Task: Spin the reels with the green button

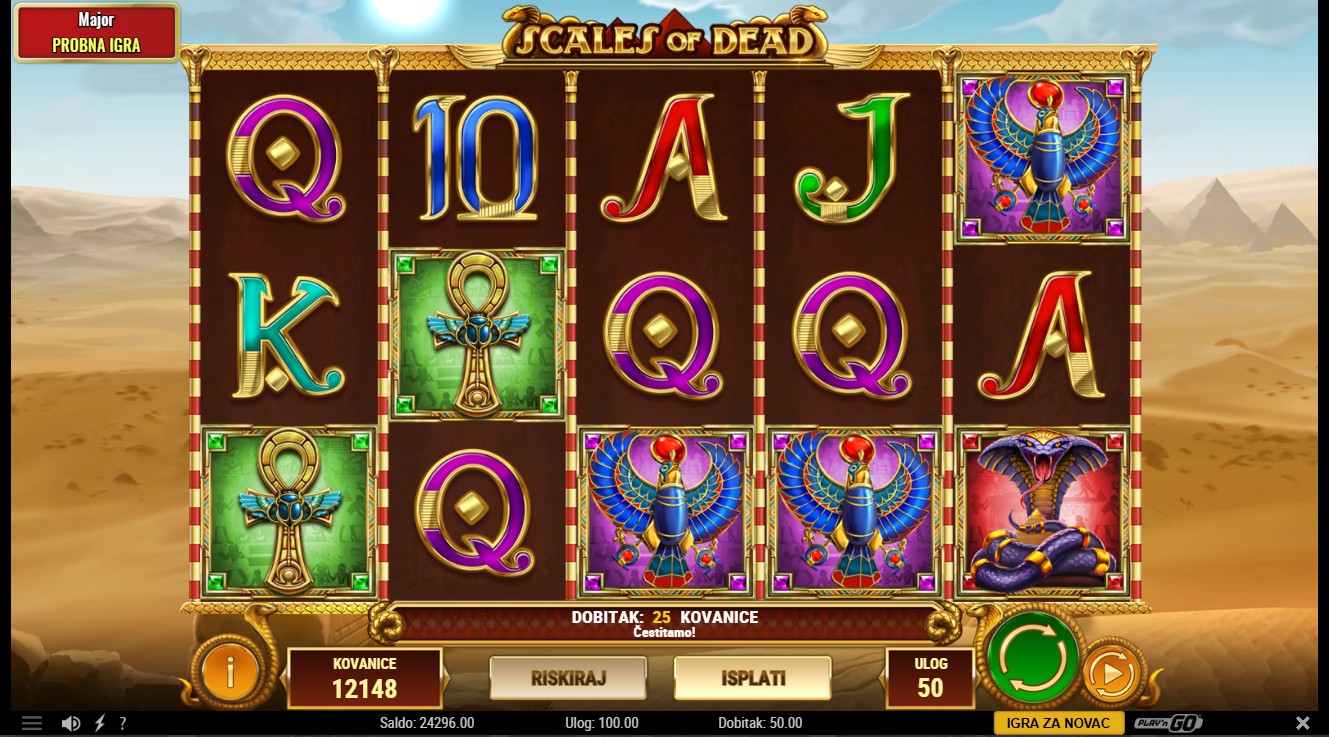Action: click(x=1033, y=656)
